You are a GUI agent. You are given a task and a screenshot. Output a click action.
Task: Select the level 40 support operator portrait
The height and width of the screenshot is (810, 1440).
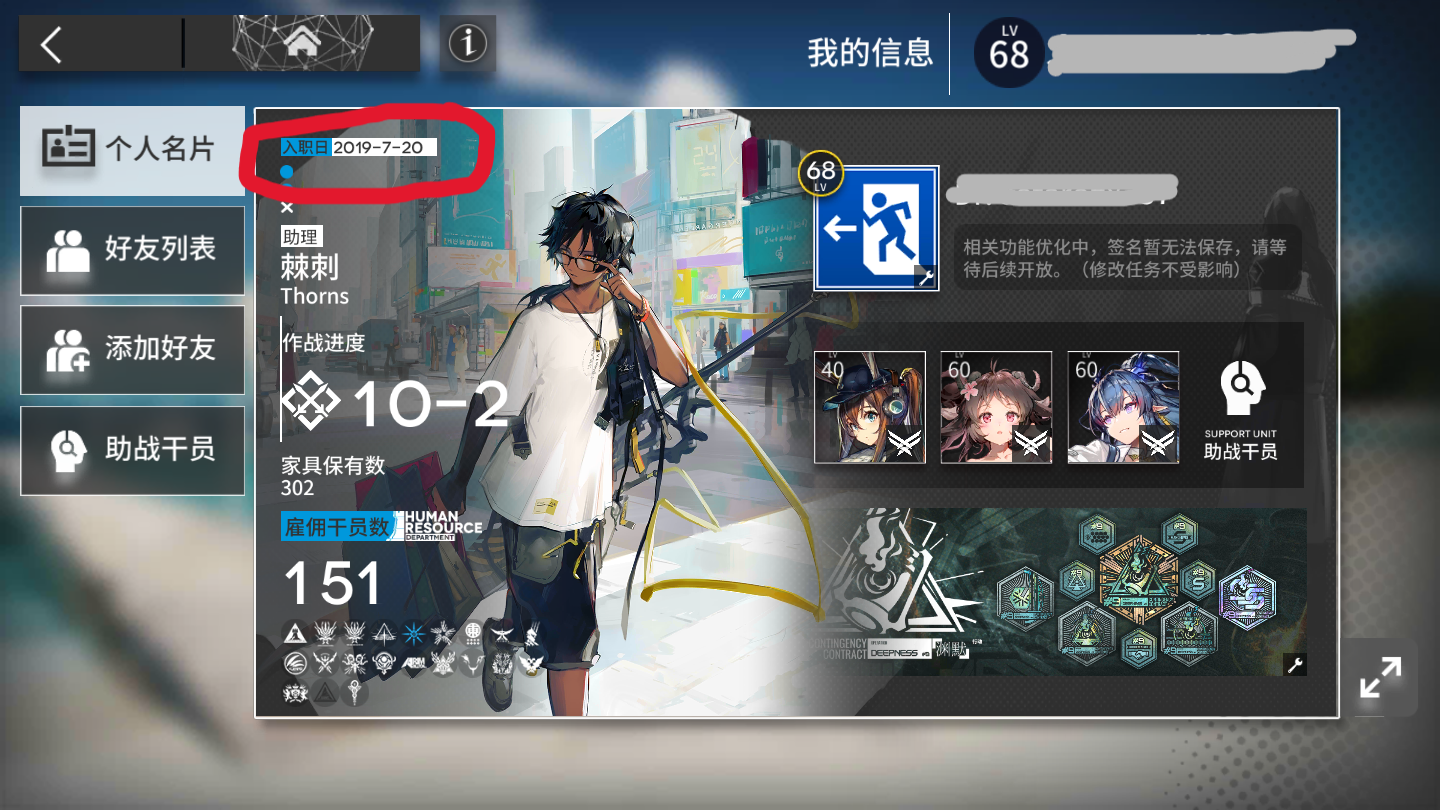tap(869, 405)
